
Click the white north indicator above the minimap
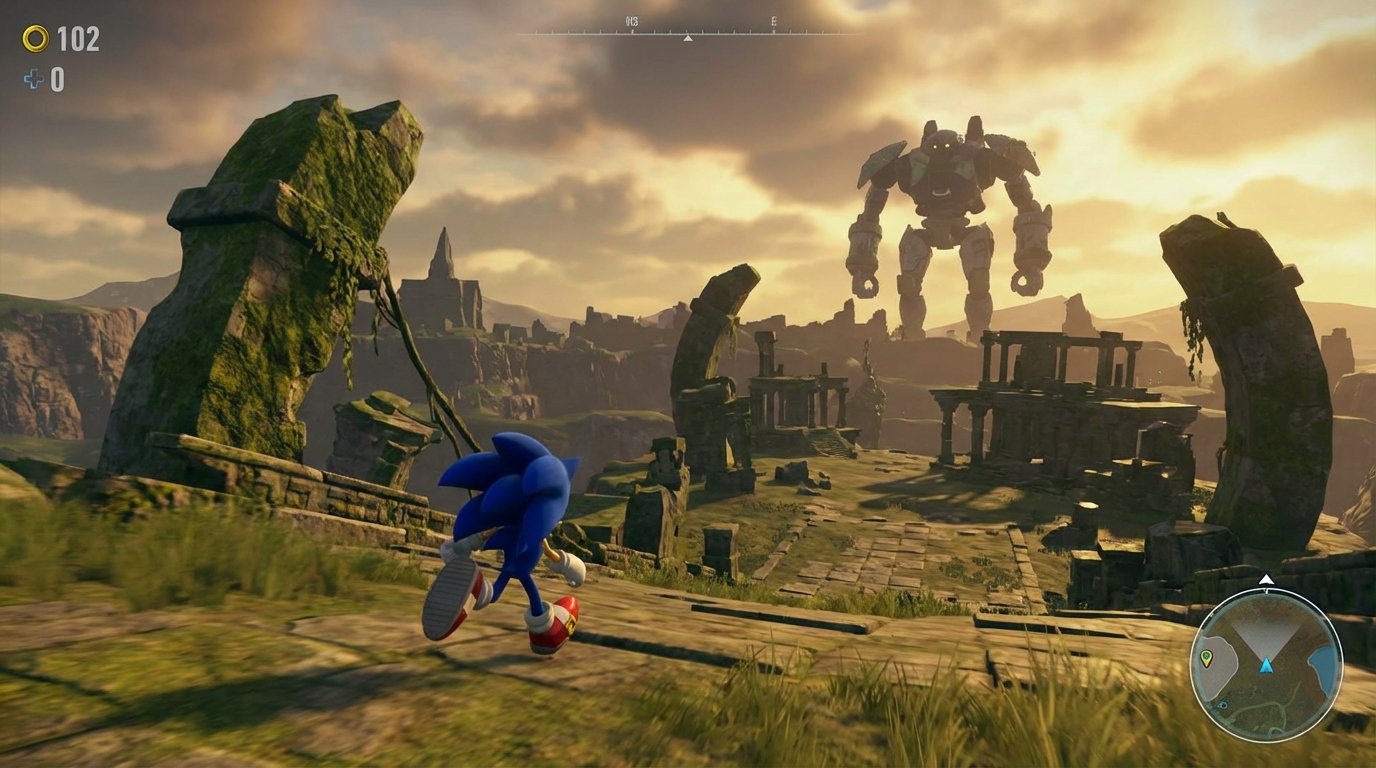1266,578
